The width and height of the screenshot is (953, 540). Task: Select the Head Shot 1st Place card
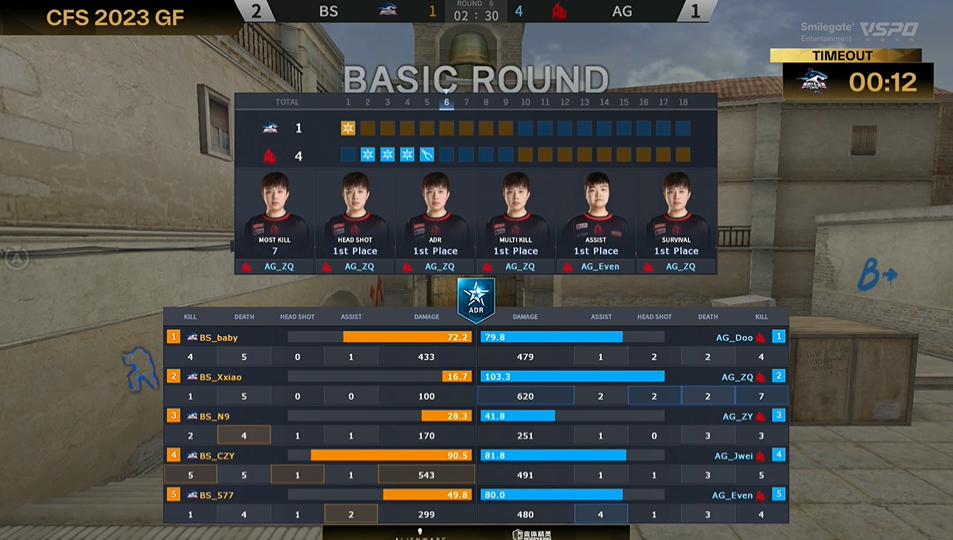[x=354, y=222]
